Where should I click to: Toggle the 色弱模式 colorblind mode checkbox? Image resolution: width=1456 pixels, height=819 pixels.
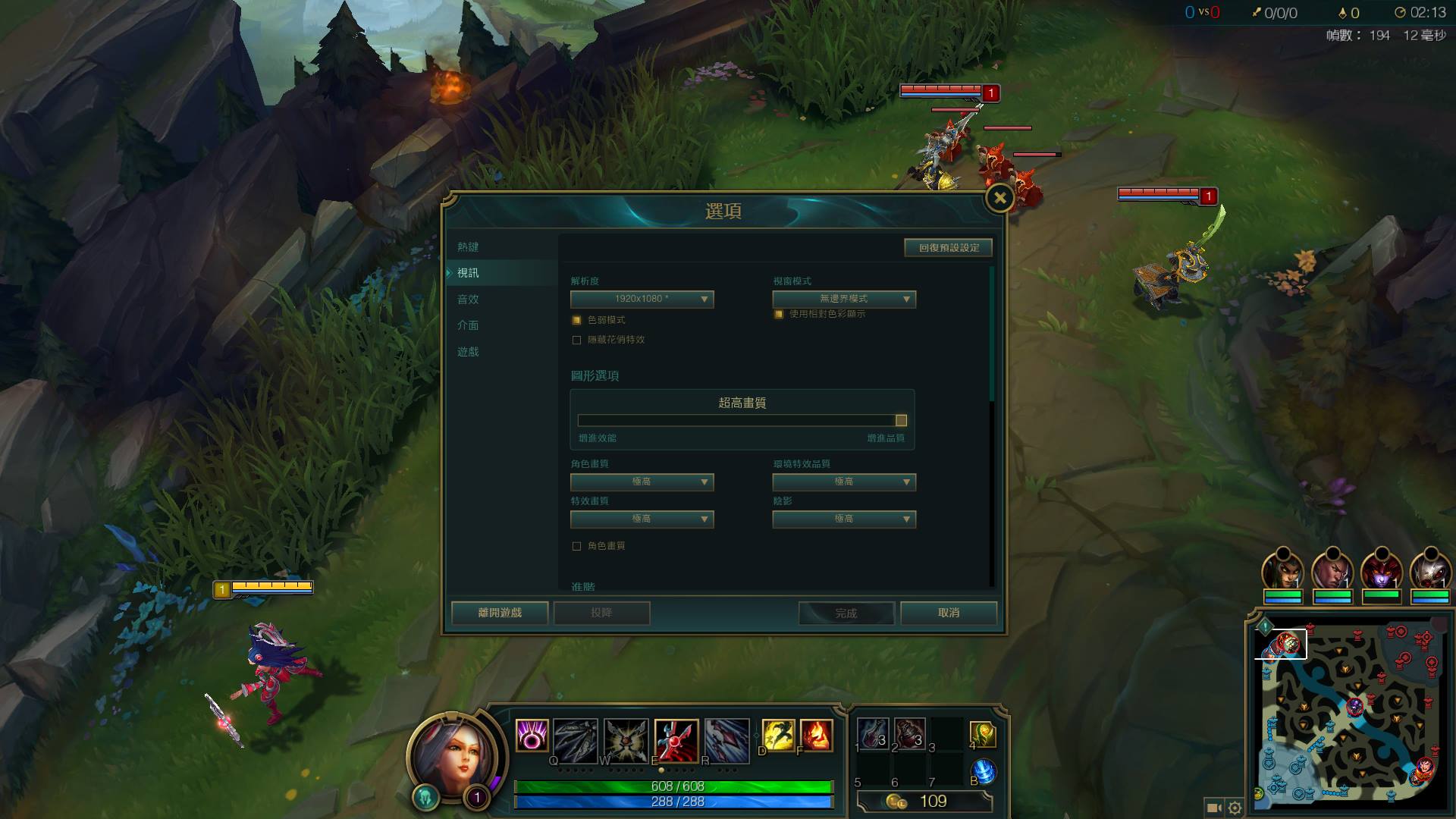(577, 320)
